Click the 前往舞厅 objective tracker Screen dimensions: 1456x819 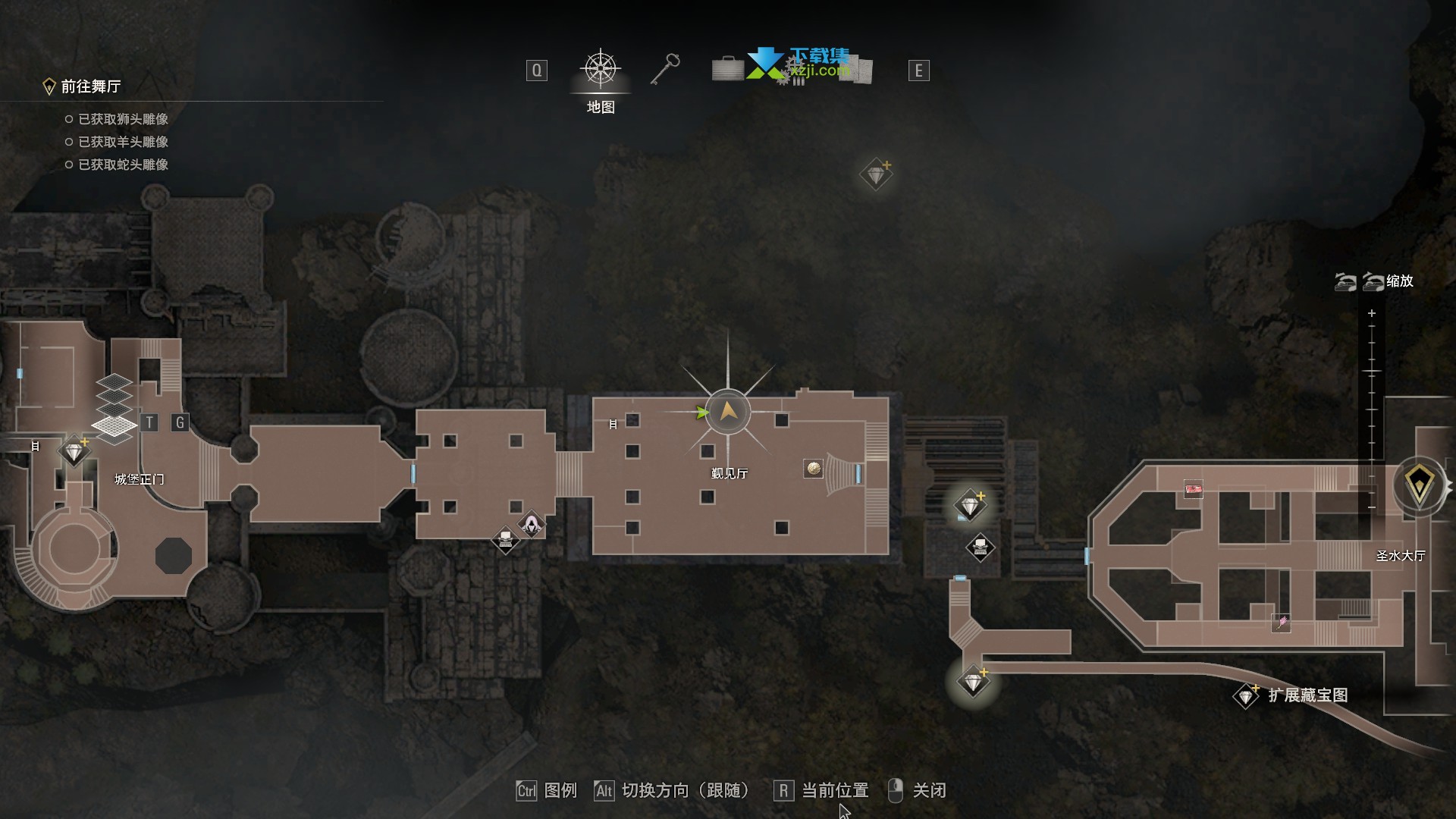pyautogui.click(x=90, y=86)
